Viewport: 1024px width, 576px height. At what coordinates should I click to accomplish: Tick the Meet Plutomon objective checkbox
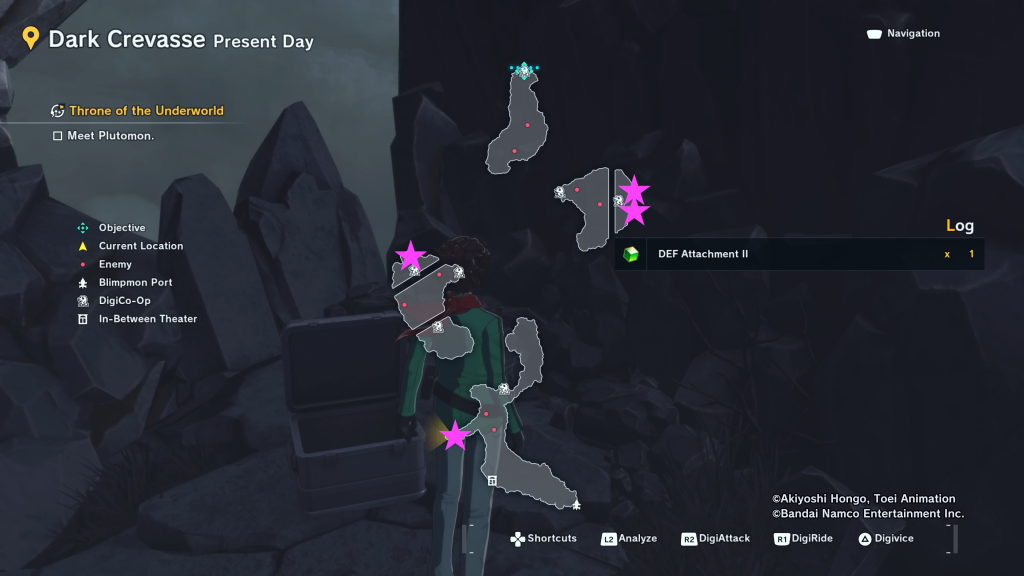[x=58, y=136]
